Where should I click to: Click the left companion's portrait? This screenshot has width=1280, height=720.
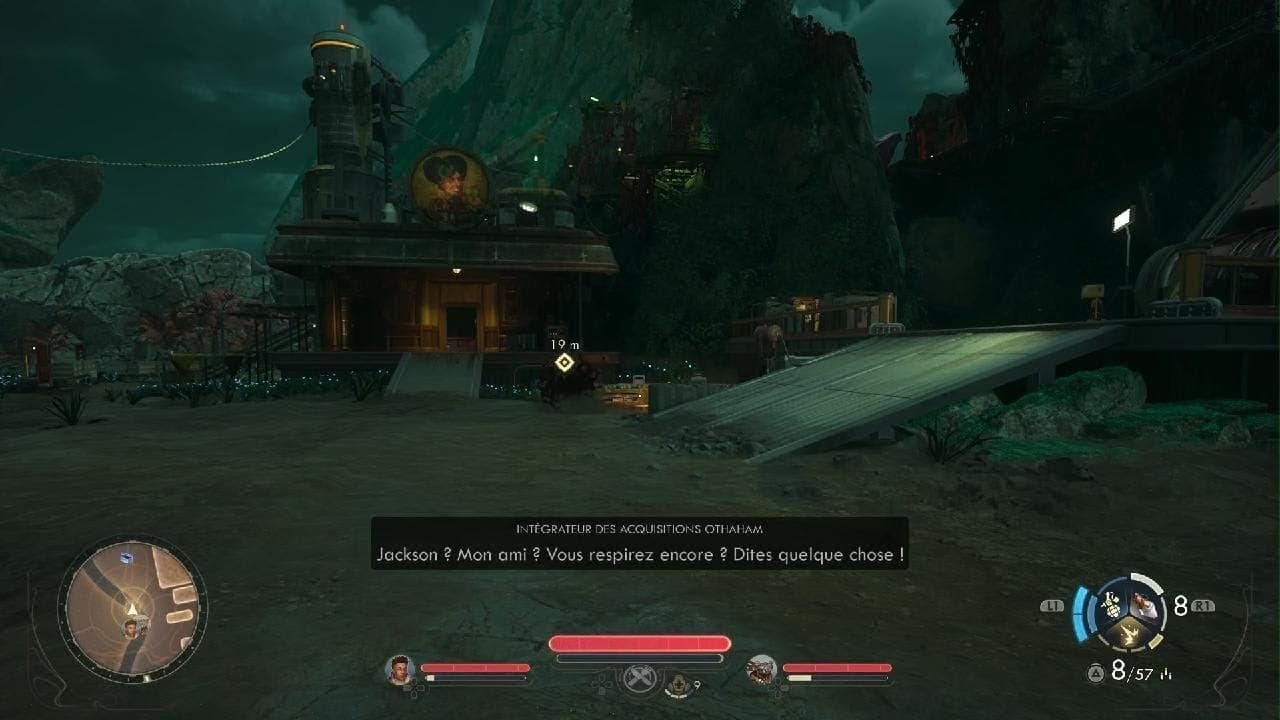pos(399,672)
